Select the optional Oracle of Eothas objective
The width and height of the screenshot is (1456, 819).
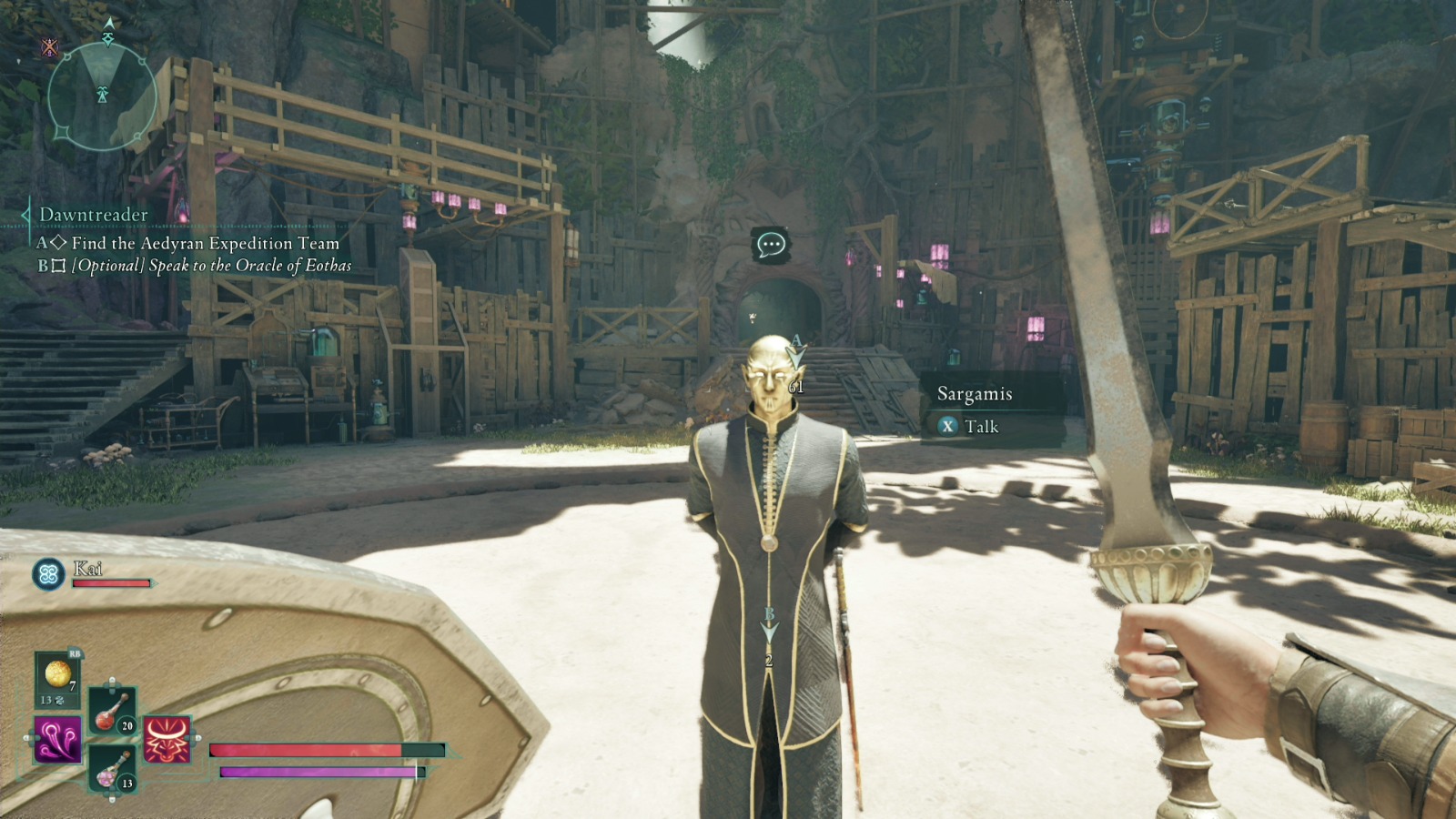click(211, 266)
